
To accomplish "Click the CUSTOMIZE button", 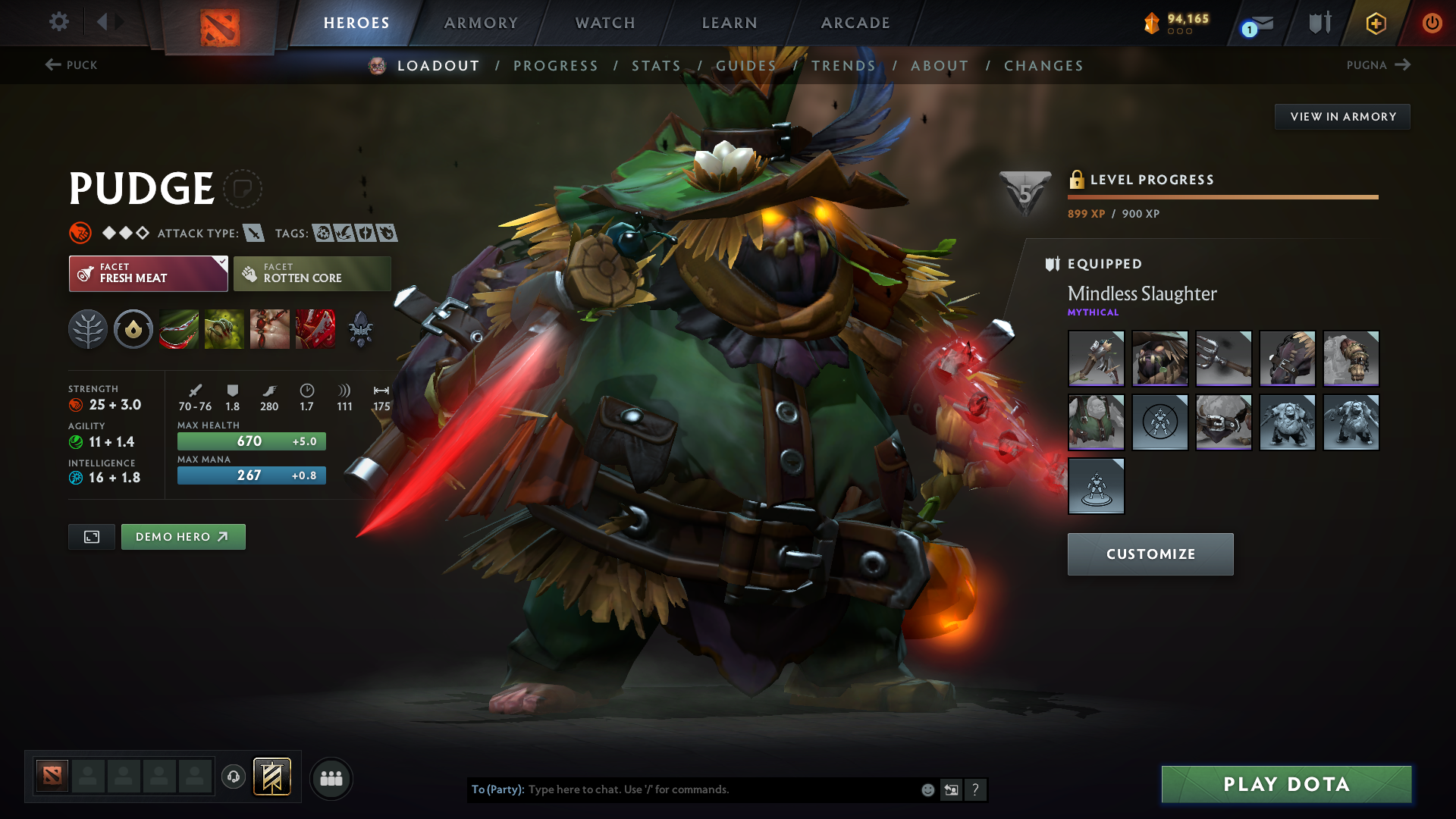I will (x=1150, y=554).
